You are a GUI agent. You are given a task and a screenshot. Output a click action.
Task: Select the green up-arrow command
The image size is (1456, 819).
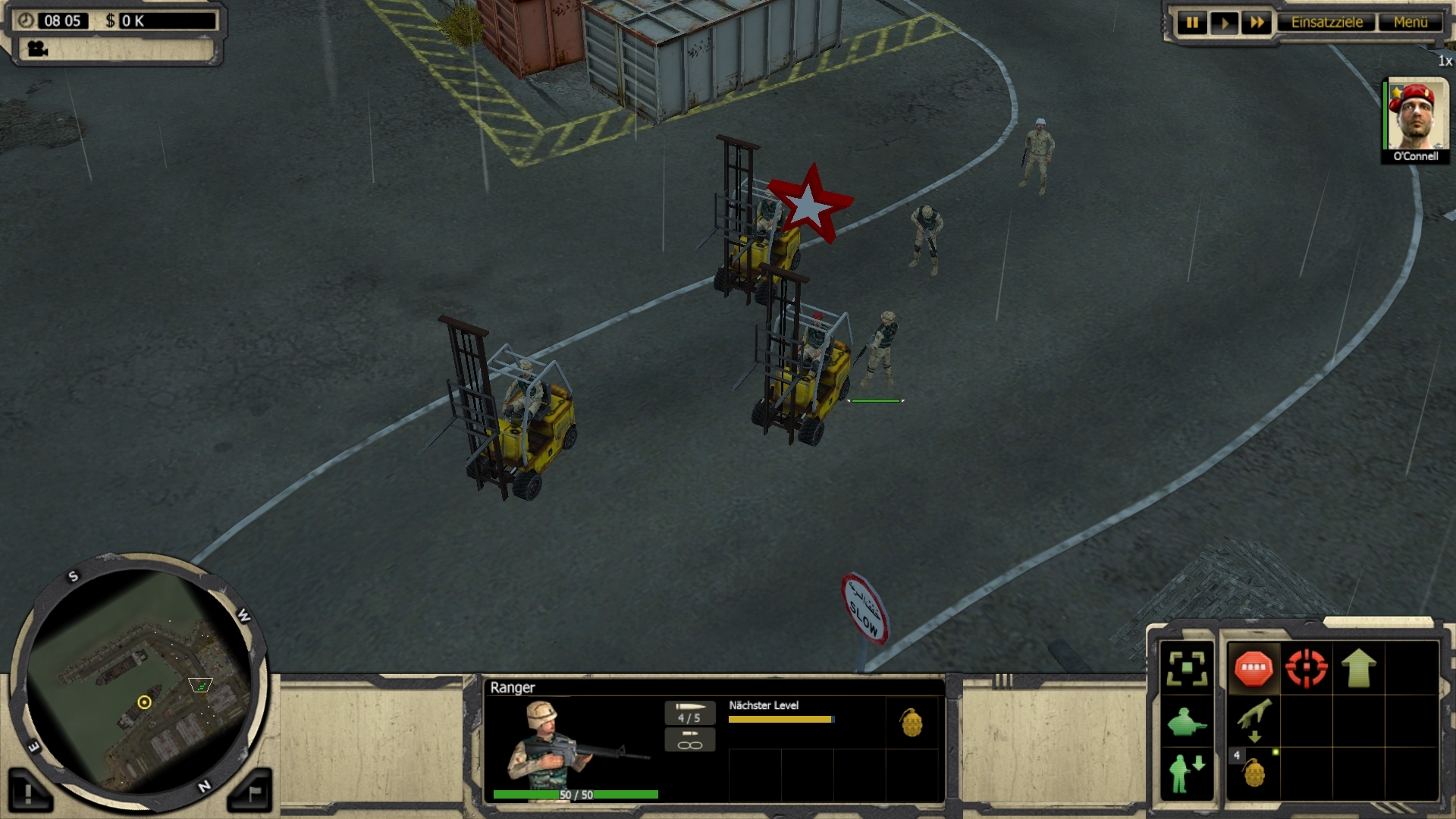tap(1358, 668)
